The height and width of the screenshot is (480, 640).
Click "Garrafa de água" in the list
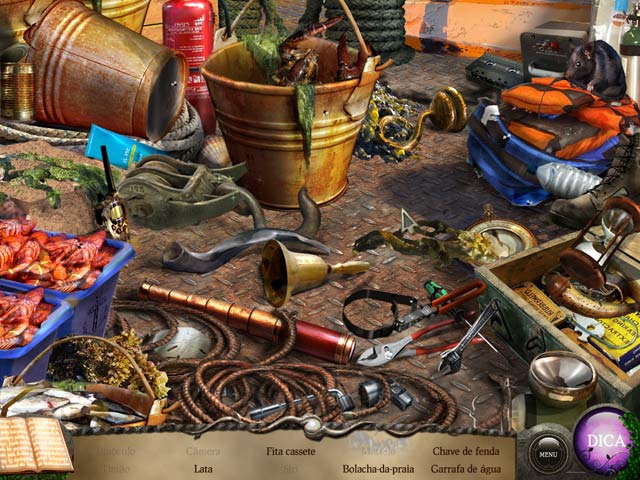click(465, 468)
